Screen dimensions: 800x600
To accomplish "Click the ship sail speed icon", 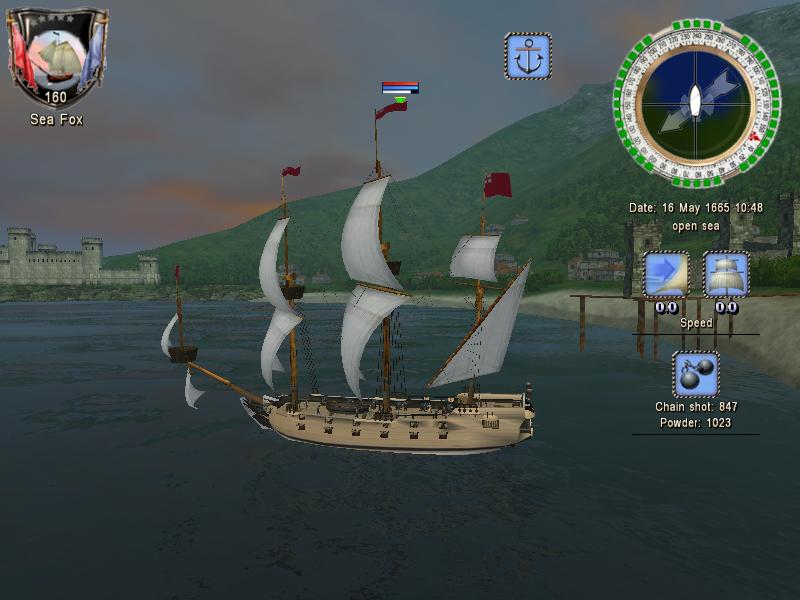I will [726, 275].
